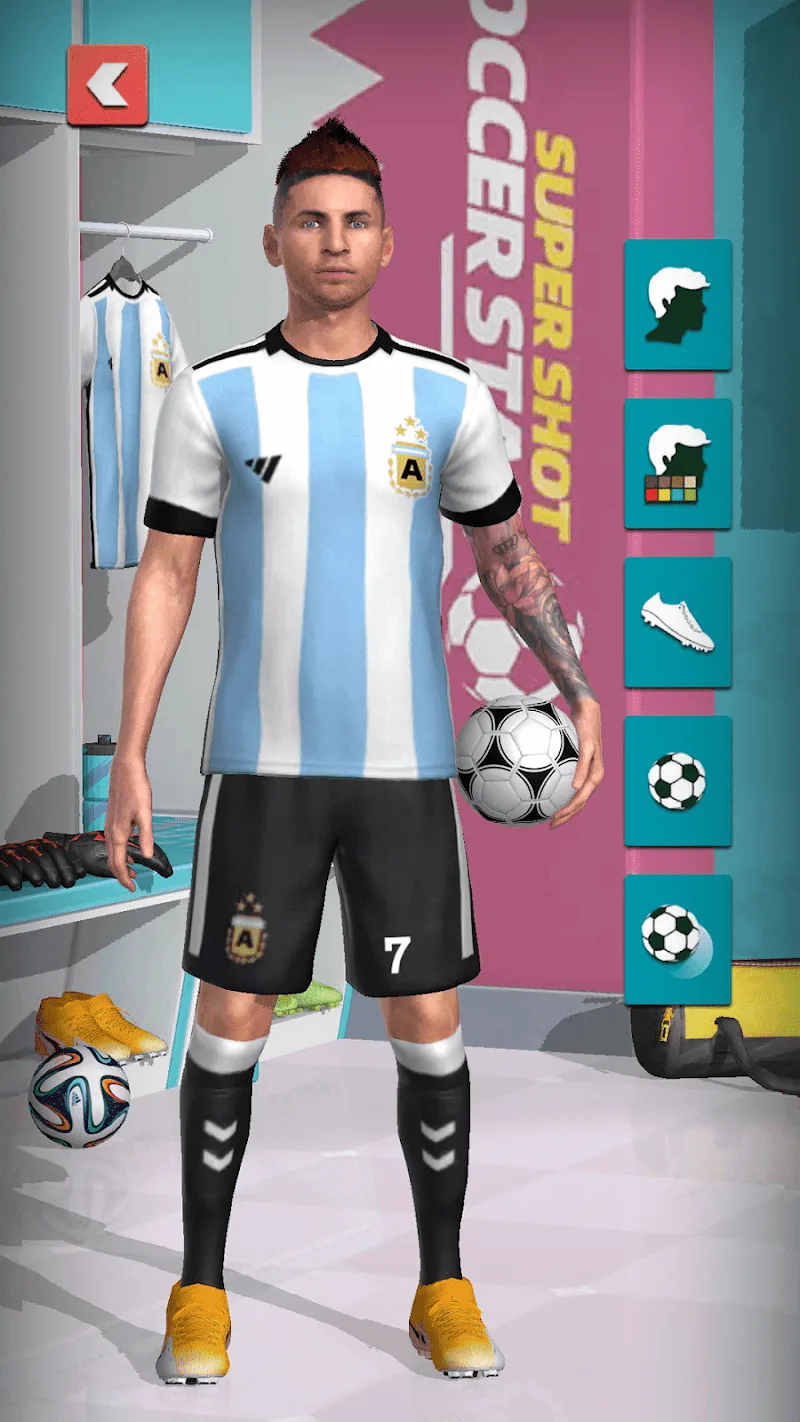
Task: Choose the soccer boots customization option
Action: (678, 622)
